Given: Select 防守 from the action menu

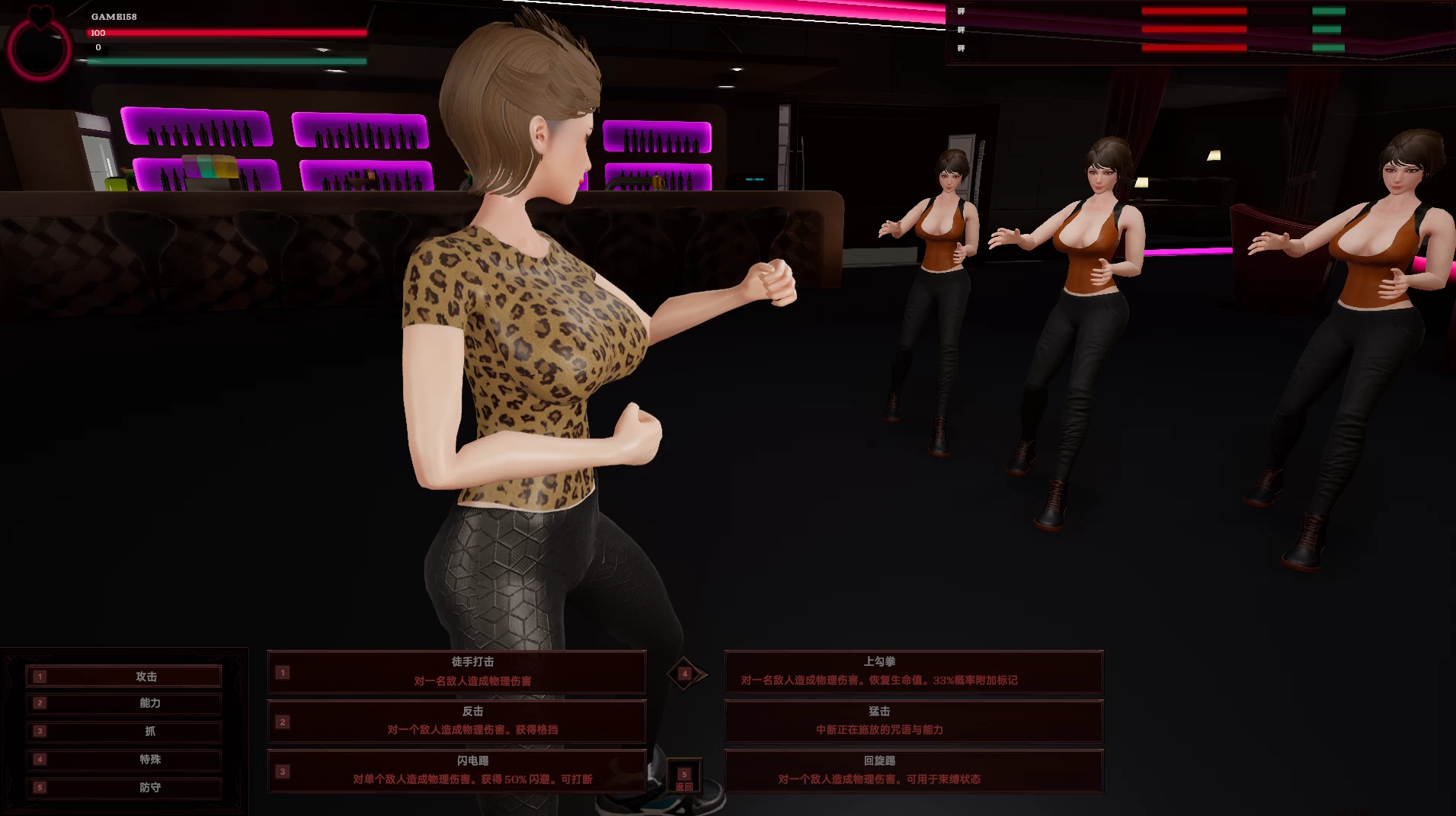Looking at the screenshot, I should (x=149, y=788).
